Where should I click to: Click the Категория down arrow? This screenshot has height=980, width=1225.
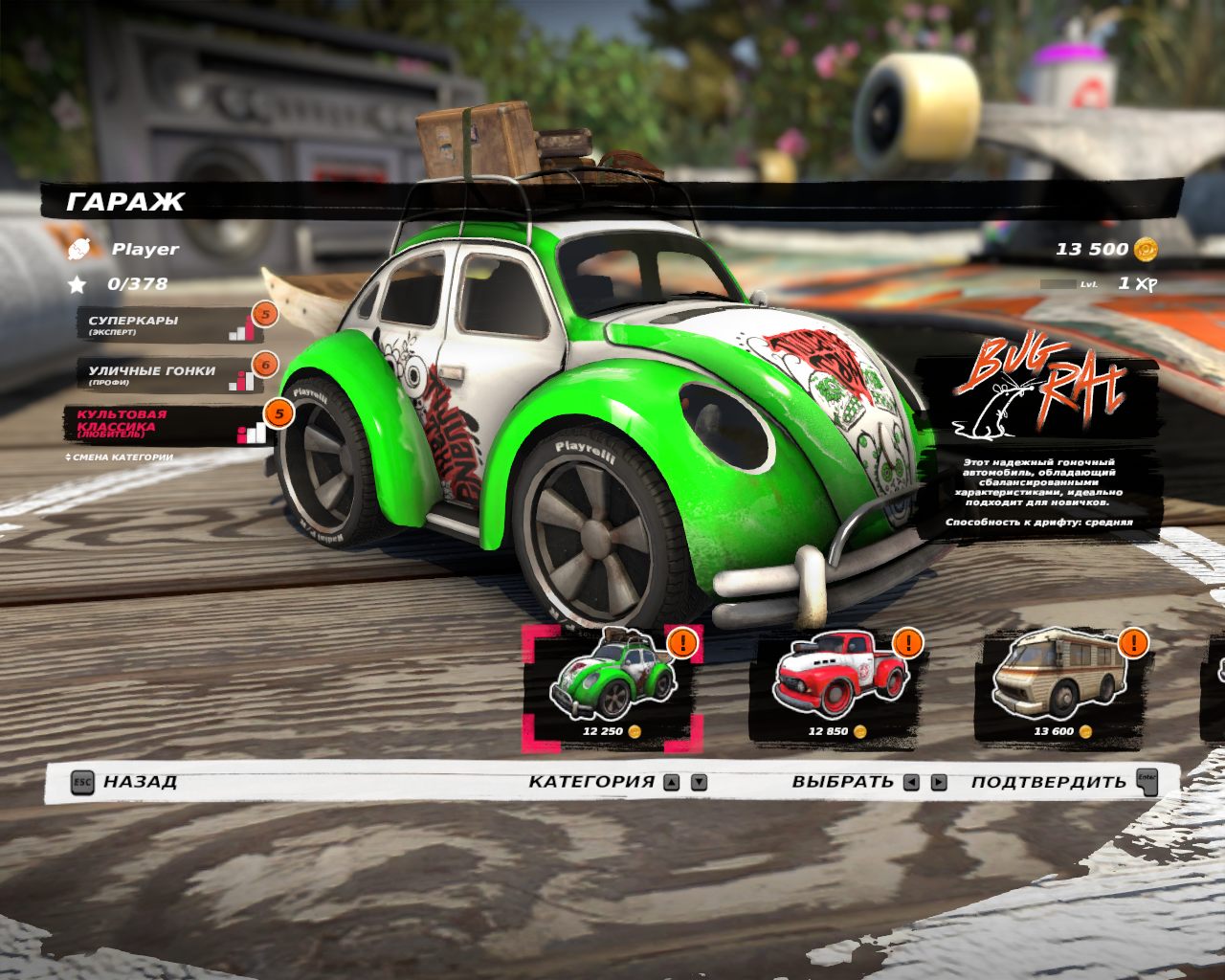700,782
